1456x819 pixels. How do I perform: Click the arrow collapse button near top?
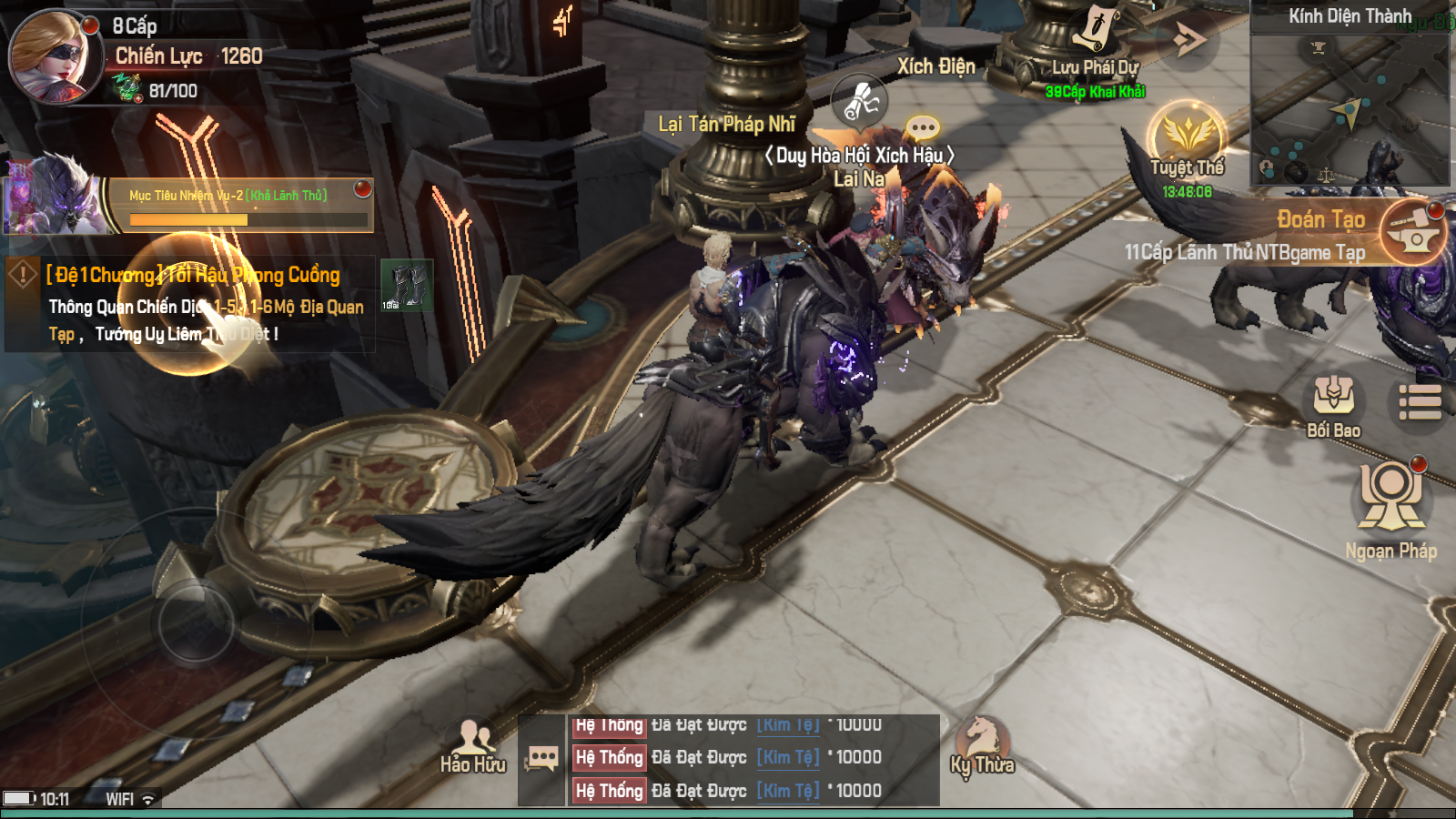1188,39
